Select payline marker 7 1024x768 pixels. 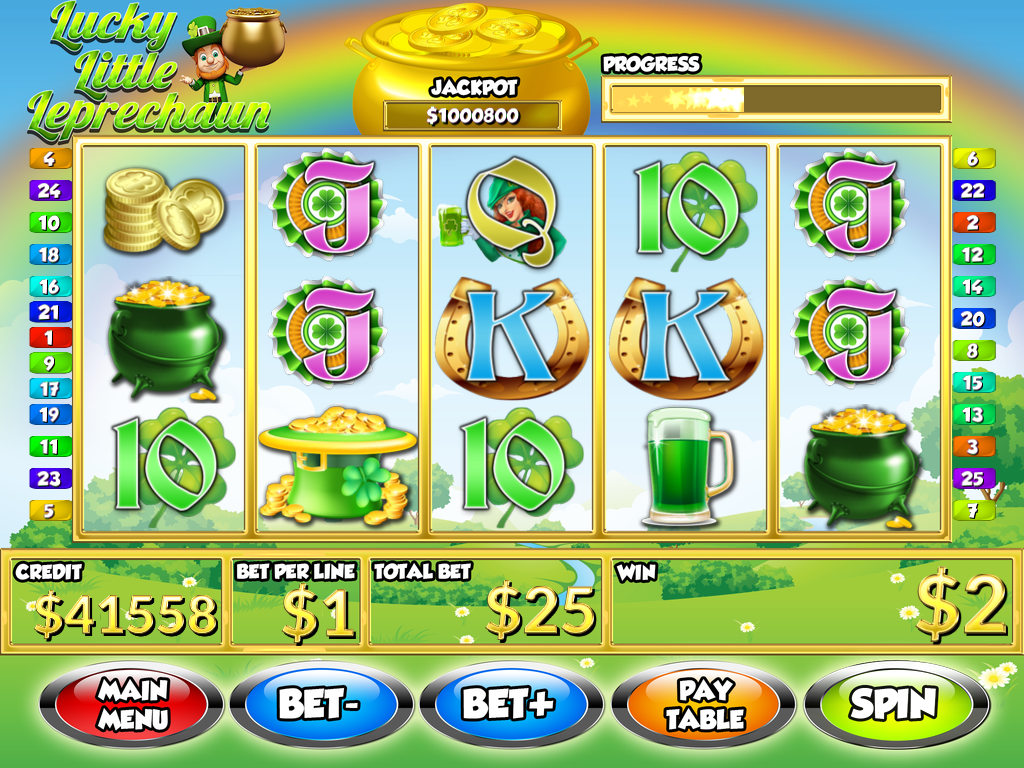(x=972, y=511)
